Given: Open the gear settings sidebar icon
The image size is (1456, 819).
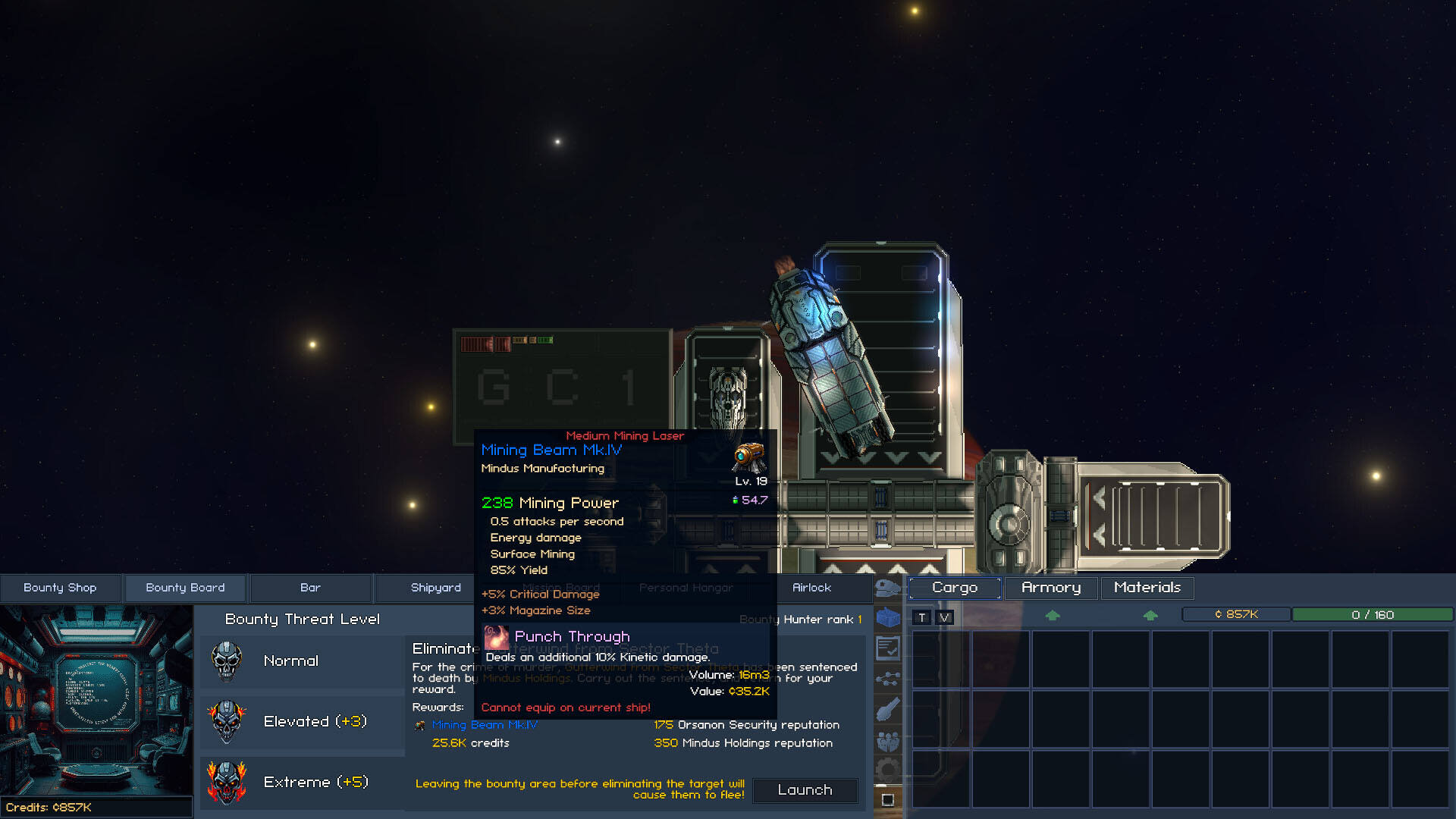Looking at the screenshot, I should (887, 770).
